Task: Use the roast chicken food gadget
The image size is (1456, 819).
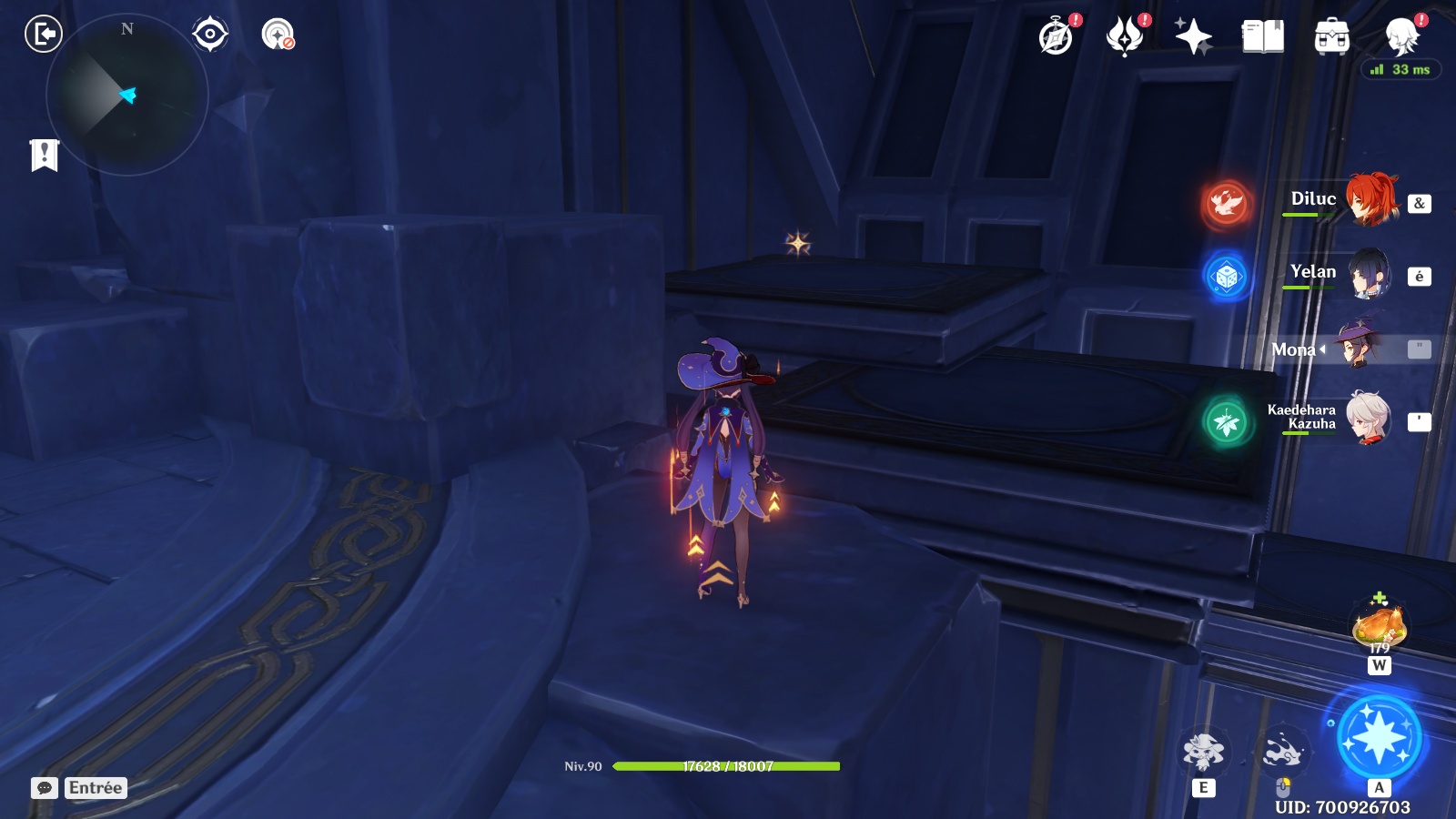Action: 1380,626
